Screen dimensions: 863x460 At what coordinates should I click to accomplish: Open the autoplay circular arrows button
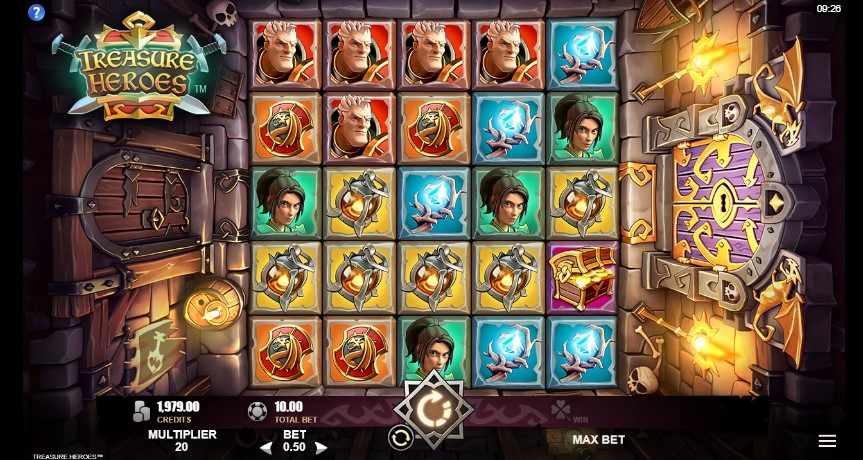click(x=399, y=437)
